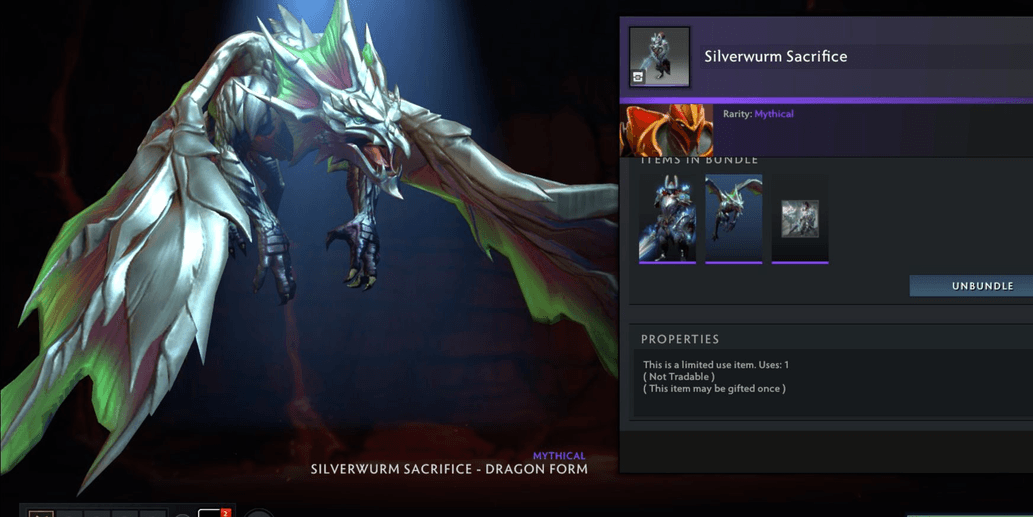Preview the dragon form item in the bundle
The image size is (1033, 517).
click(x=733, y=218)
